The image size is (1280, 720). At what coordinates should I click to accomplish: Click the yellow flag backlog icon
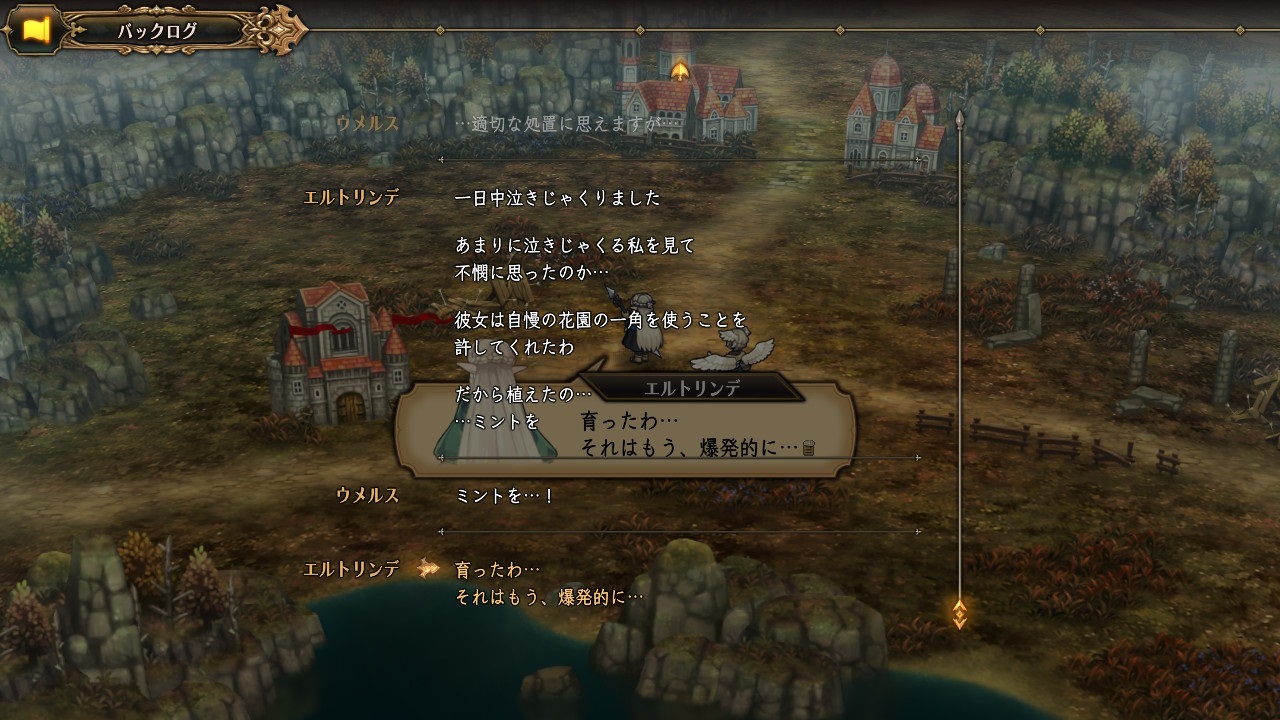click(x=36, y=30)
